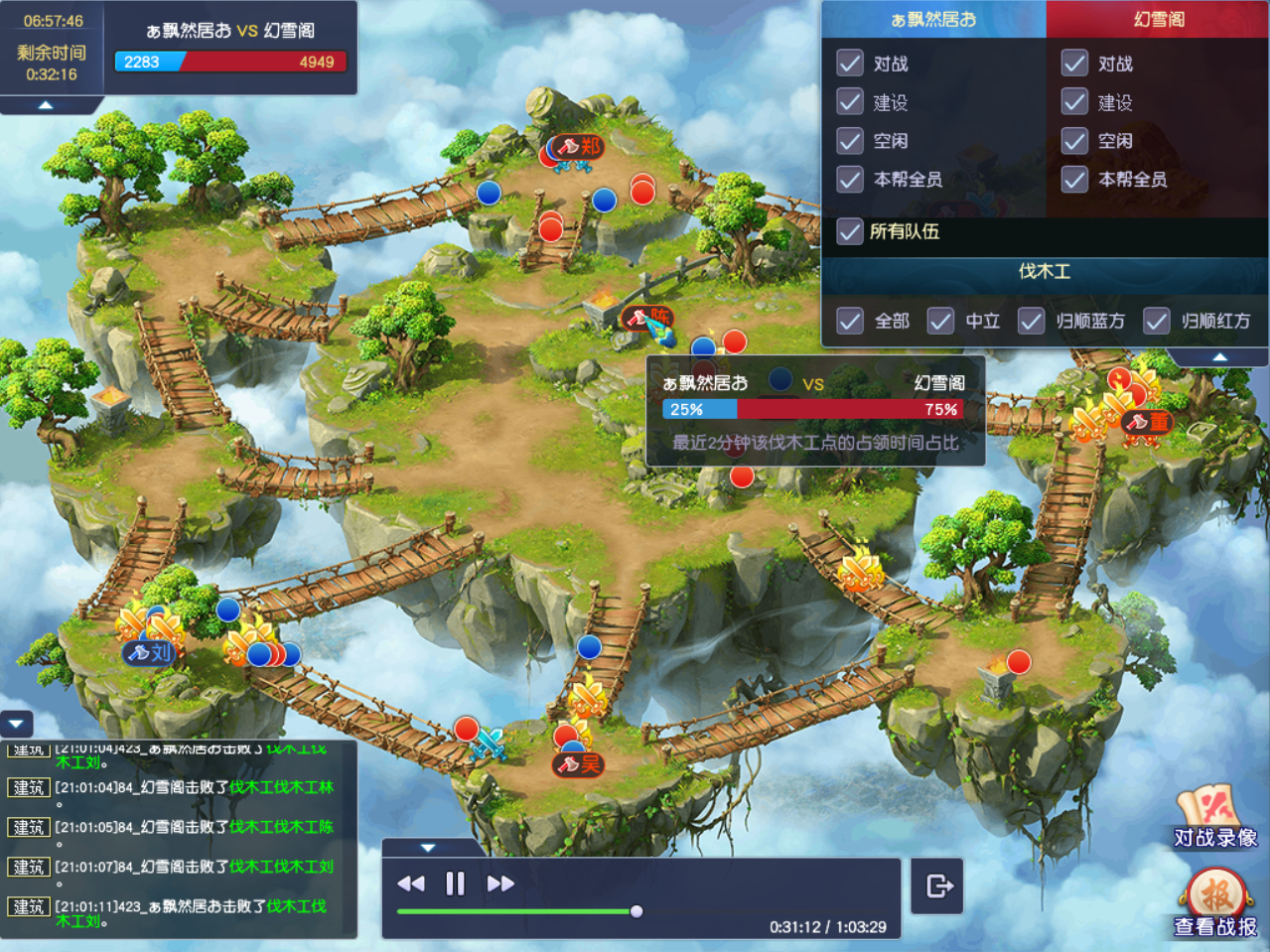Viewport: 1270px width, 952px height.
Task: Toggle the 归顺蓝方 filter checkbox
Action: click(1031, 322)
